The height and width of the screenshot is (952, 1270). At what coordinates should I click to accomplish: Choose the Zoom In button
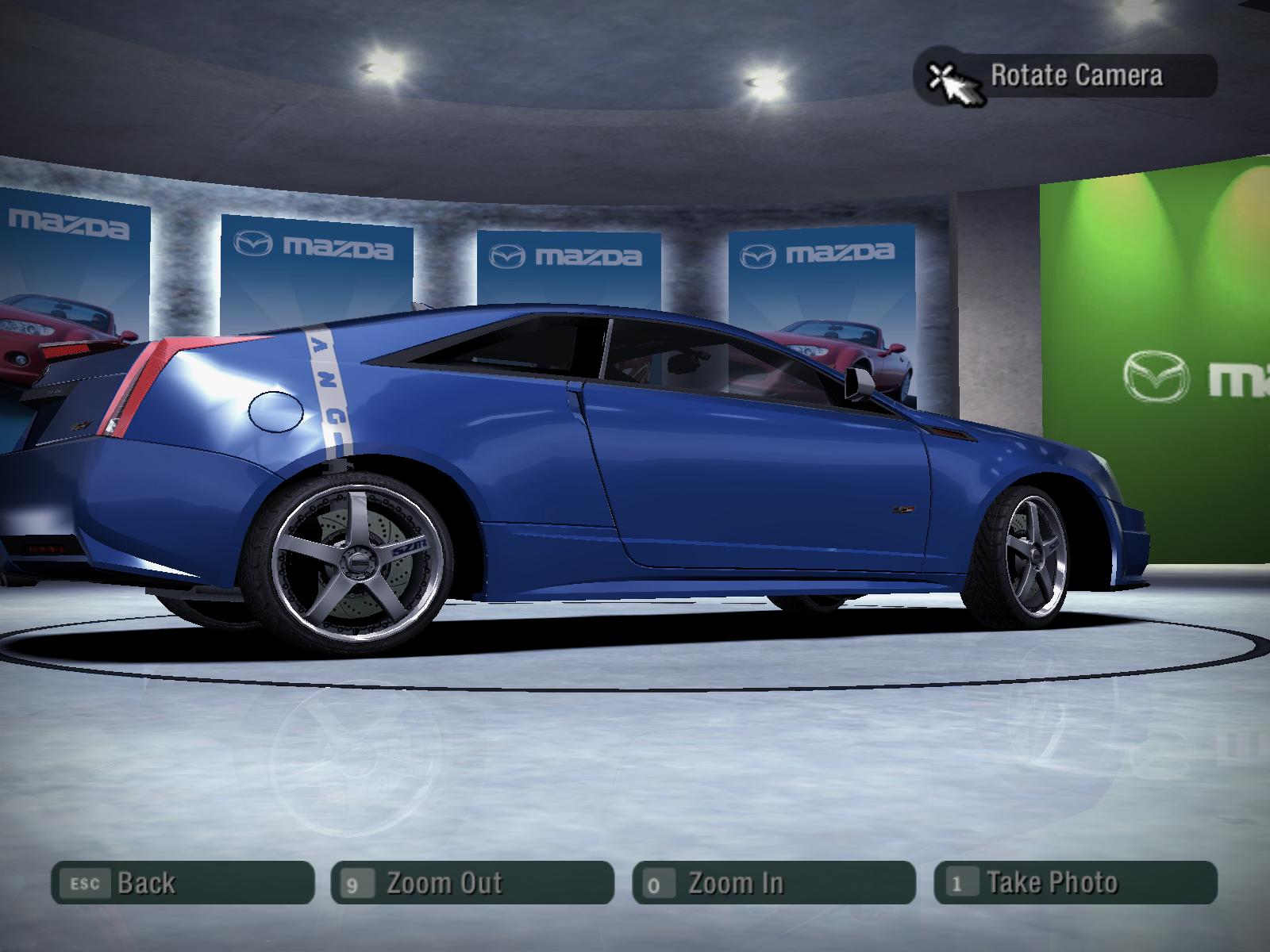point(774,883)
